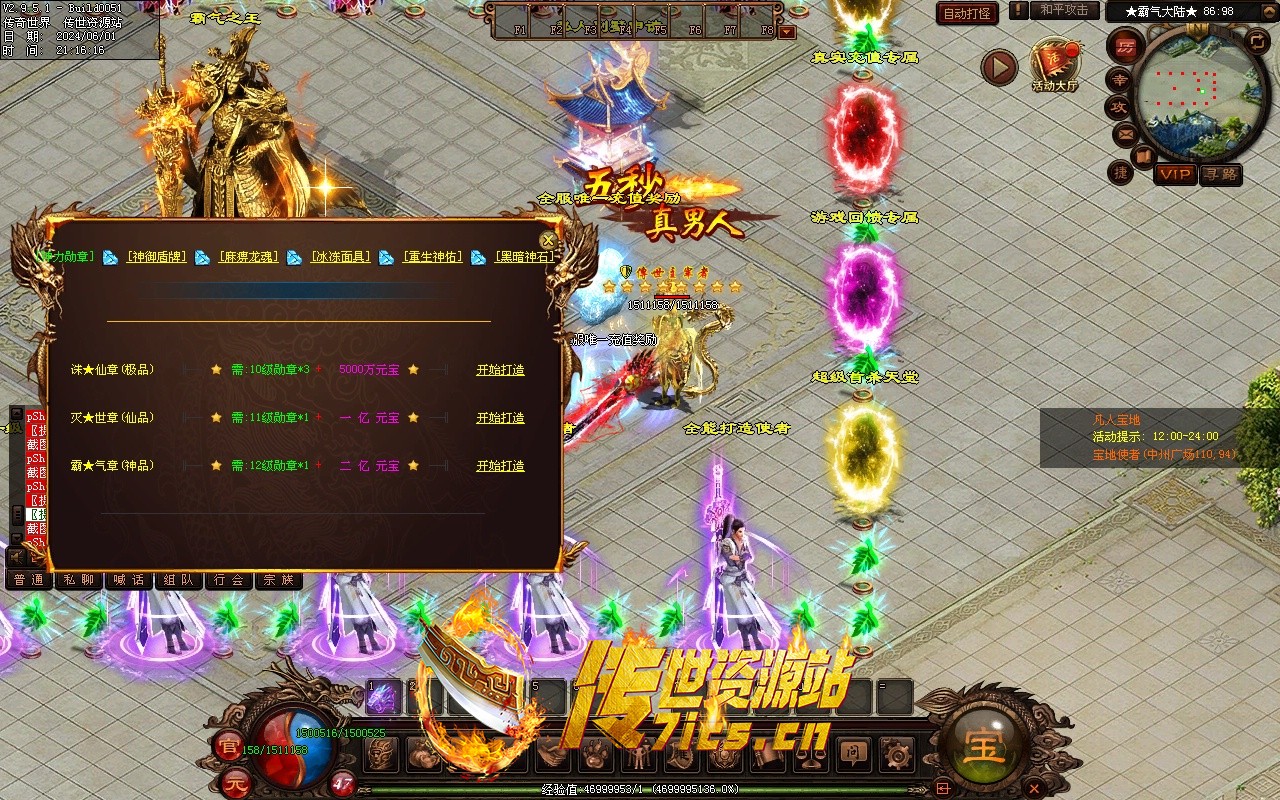
Task: Open the VIP panel
Action: click(x=1175, y=174)
